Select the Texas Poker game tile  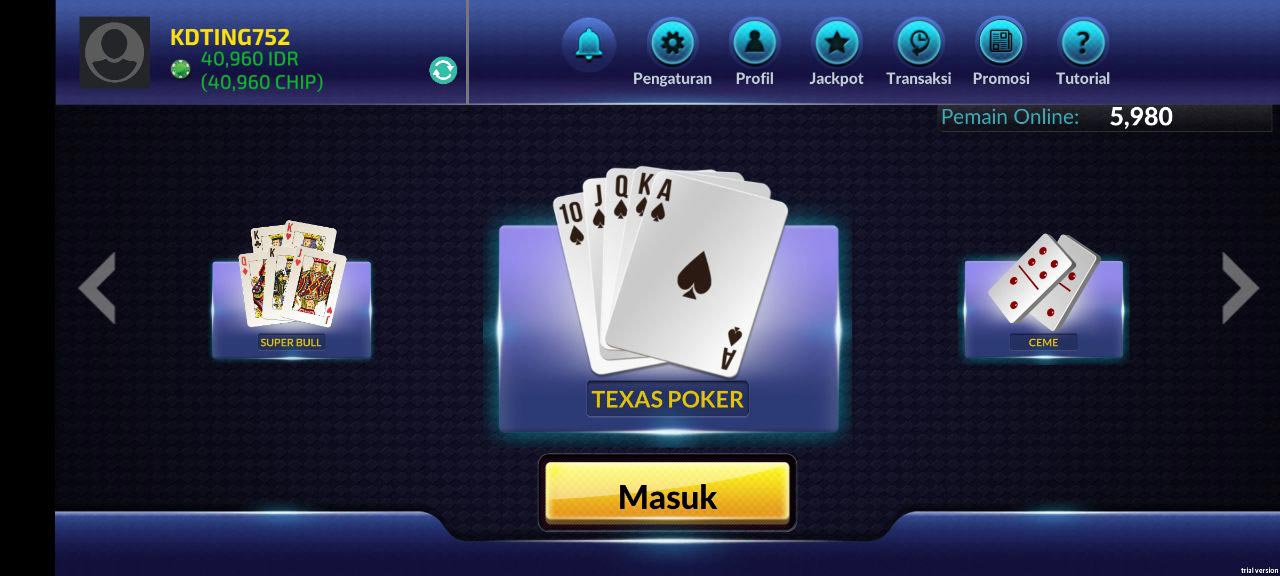668,320
